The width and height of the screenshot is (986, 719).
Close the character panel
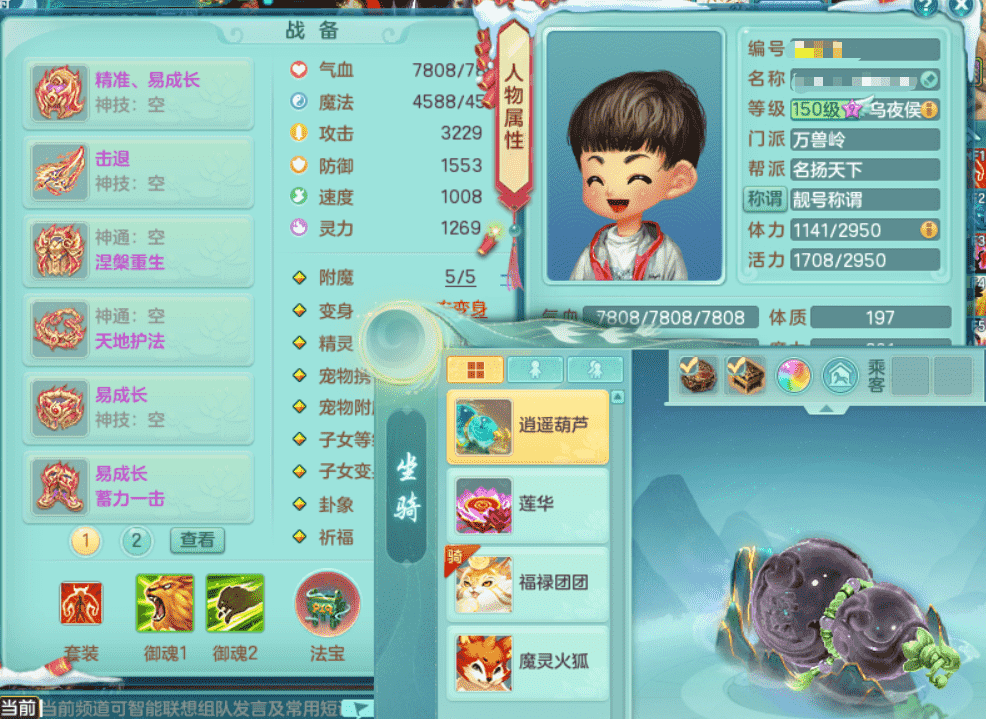962,7
